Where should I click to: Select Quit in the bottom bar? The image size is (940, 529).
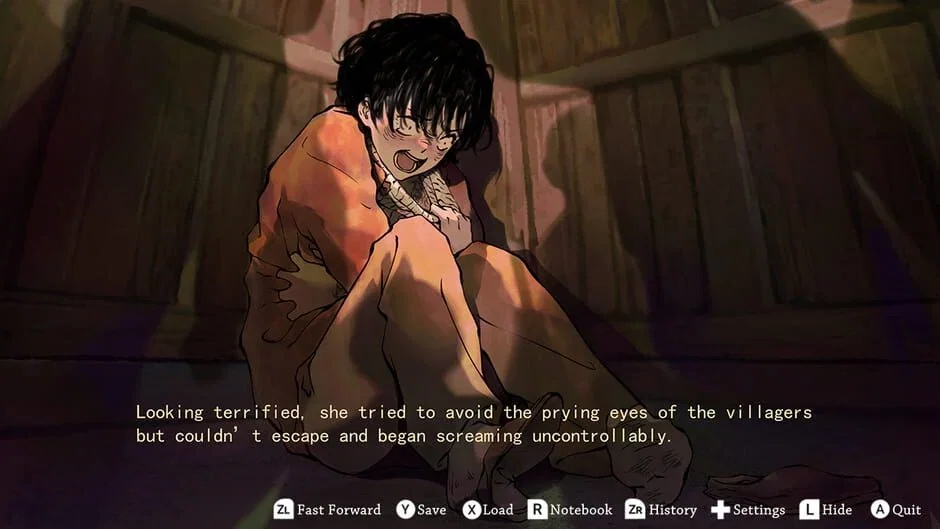(x=895, y=510)
